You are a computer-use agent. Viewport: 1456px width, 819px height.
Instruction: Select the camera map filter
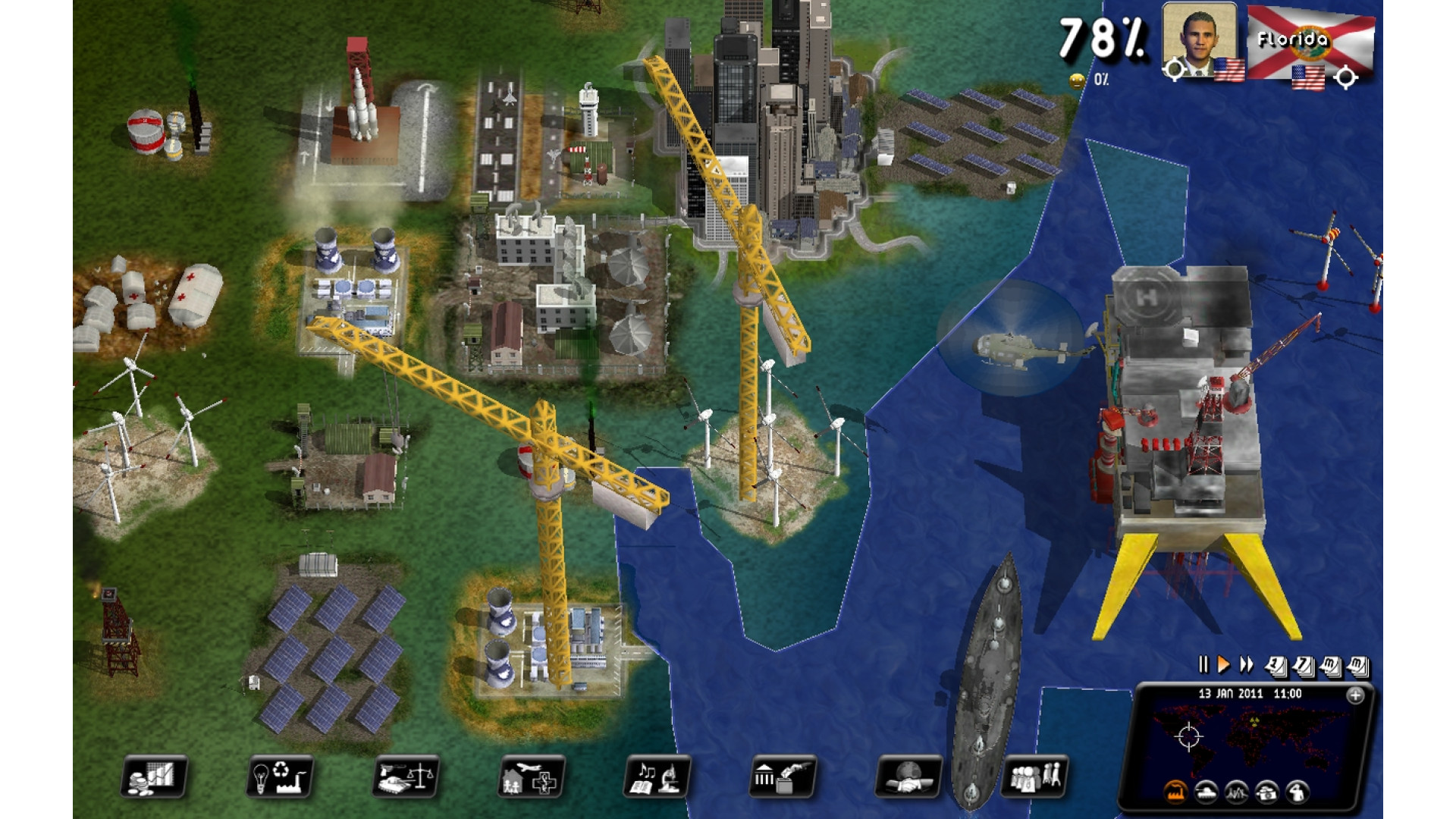[x=1267, y=793]
